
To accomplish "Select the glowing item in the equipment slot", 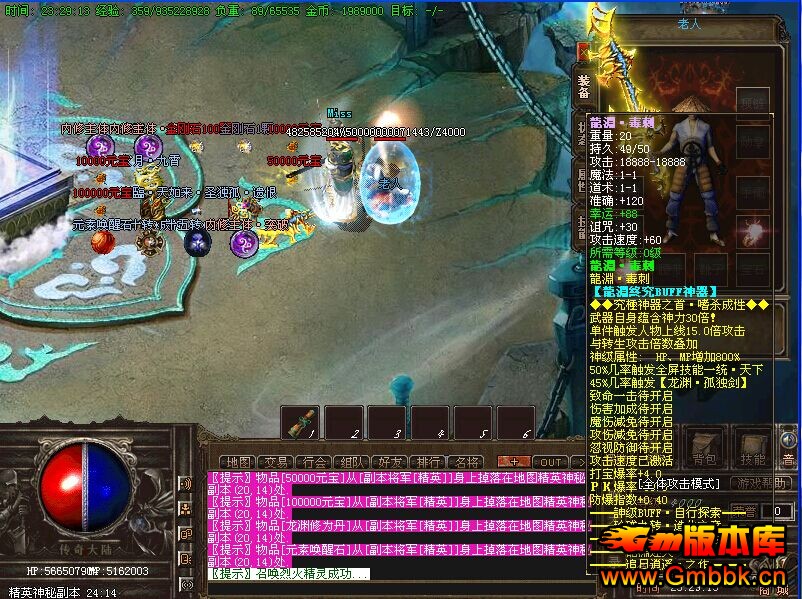I will tap(752, 233).
